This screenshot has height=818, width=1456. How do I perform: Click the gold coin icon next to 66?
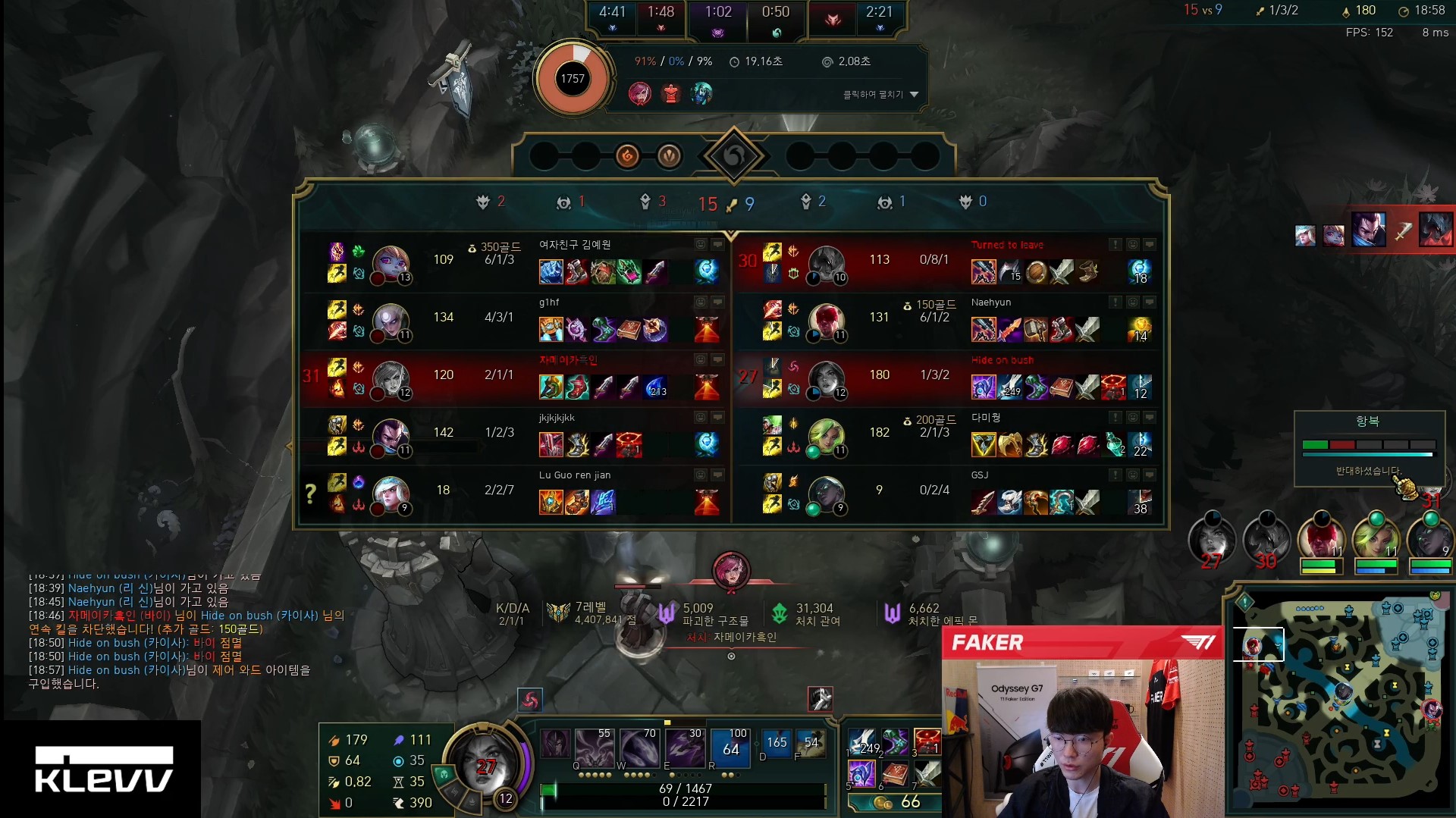(x=882, y=801)
